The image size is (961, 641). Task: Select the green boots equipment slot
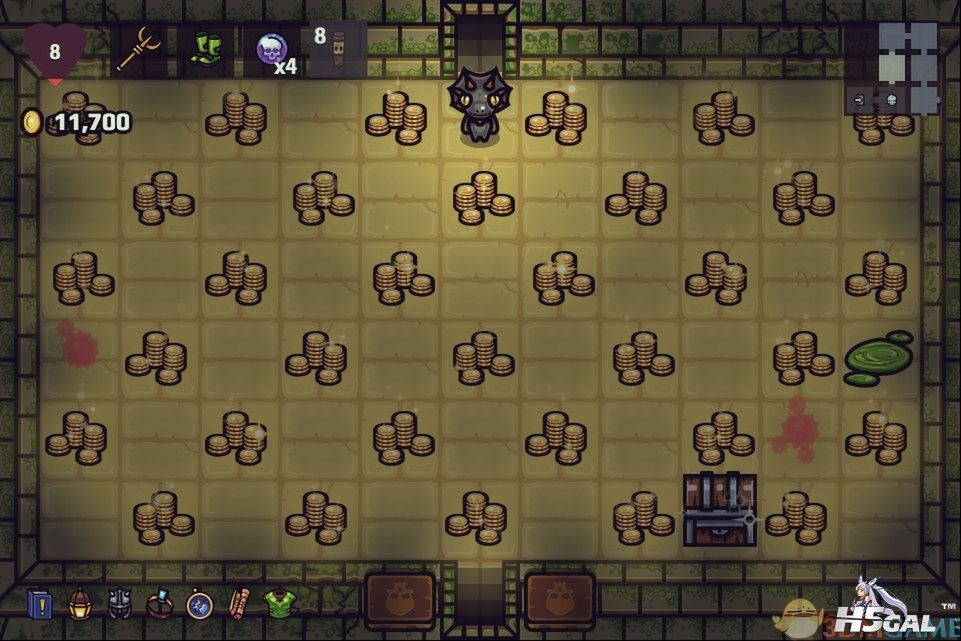coord(205,49)
